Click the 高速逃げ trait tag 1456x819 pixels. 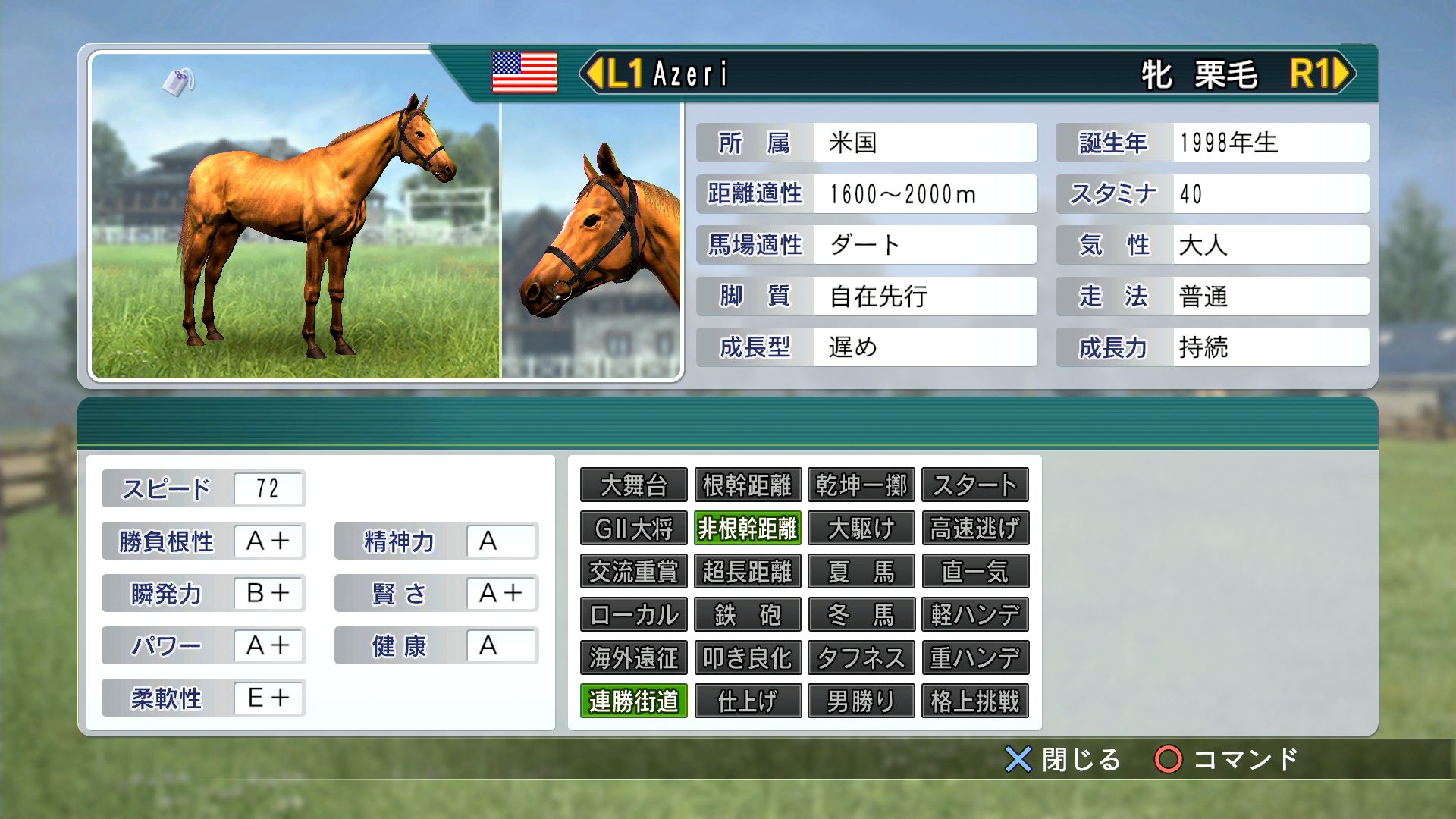pos(974,529)
